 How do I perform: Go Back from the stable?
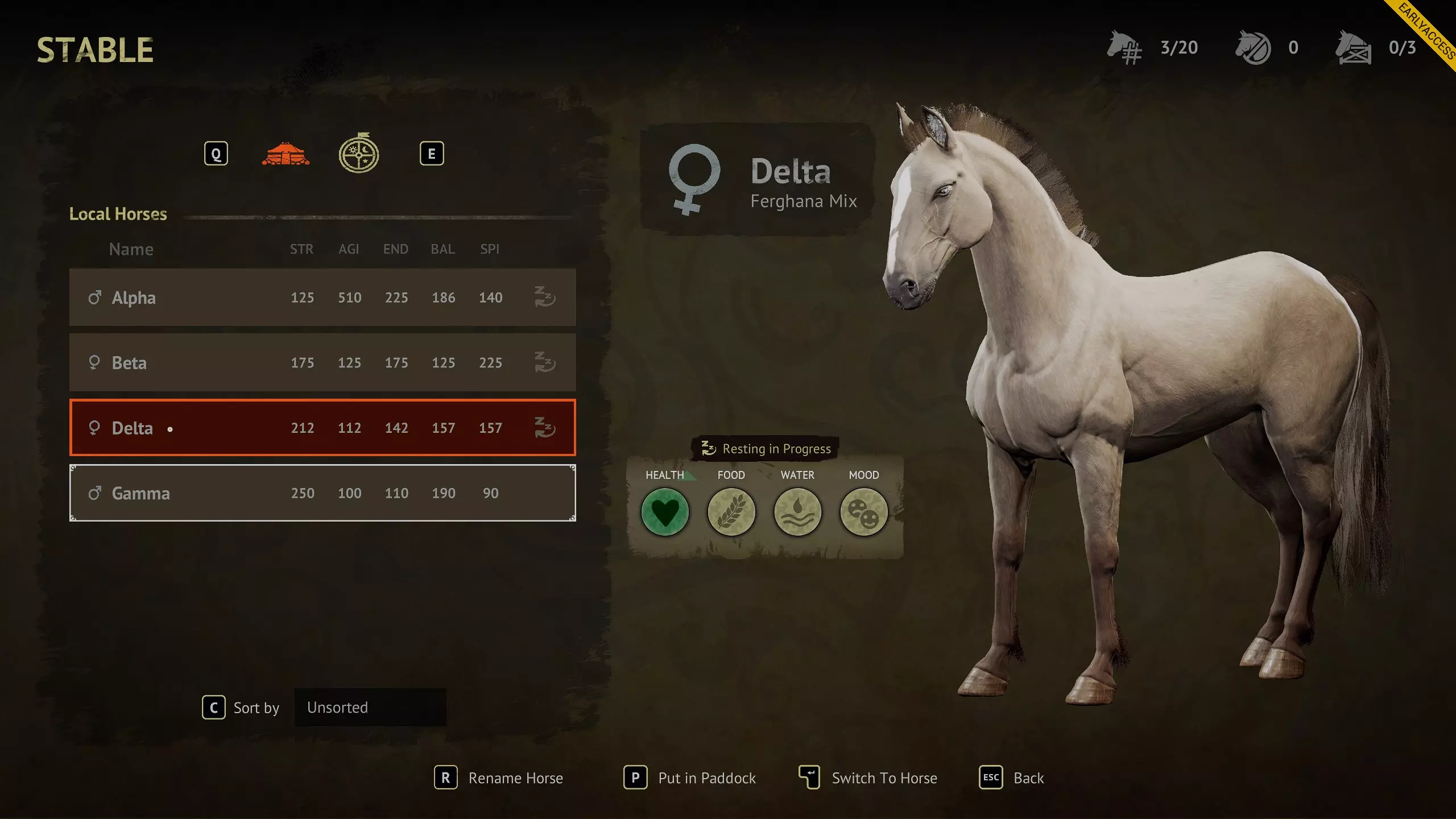(1011, 778)
